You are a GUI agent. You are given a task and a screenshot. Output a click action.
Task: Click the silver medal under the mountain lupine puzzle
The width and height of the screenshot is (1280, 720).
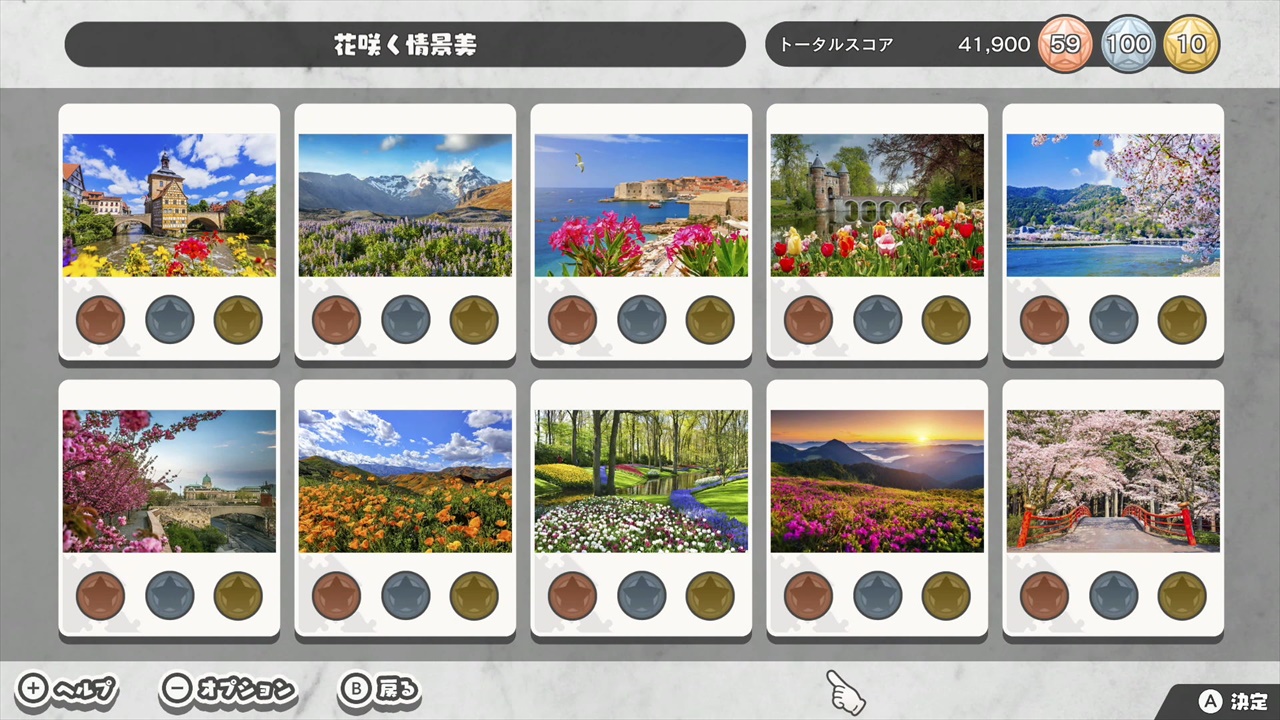click(405, 319)
